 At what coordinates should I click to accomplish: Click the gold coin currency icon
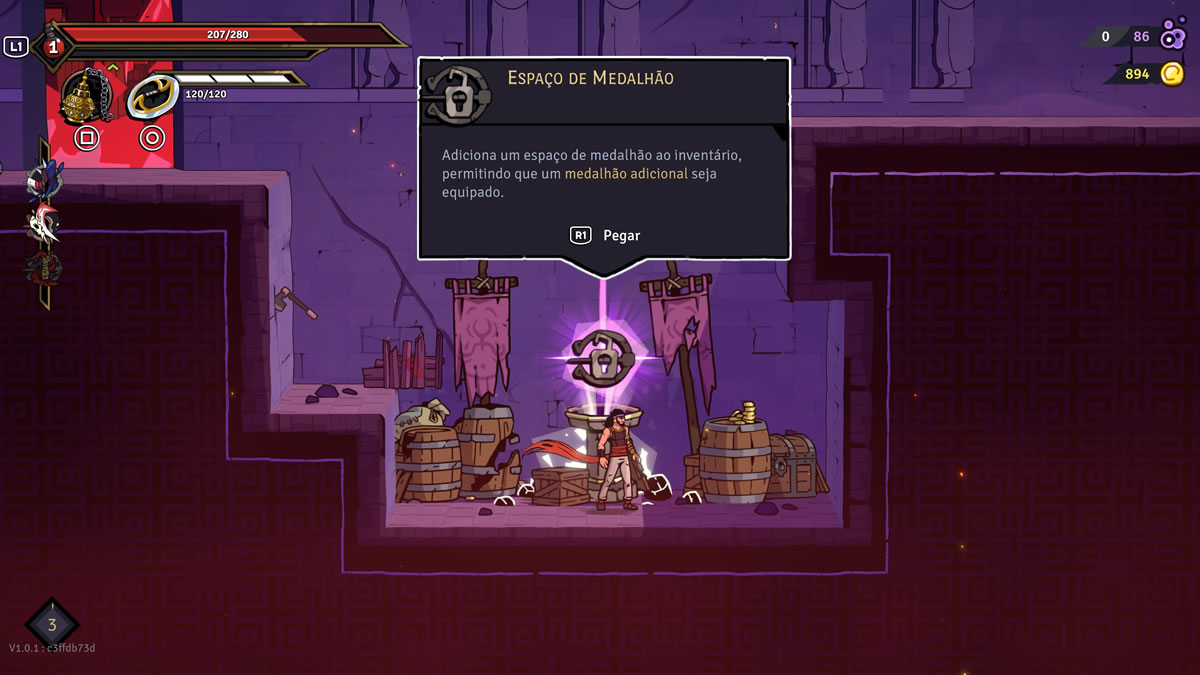coord(1171,74)
